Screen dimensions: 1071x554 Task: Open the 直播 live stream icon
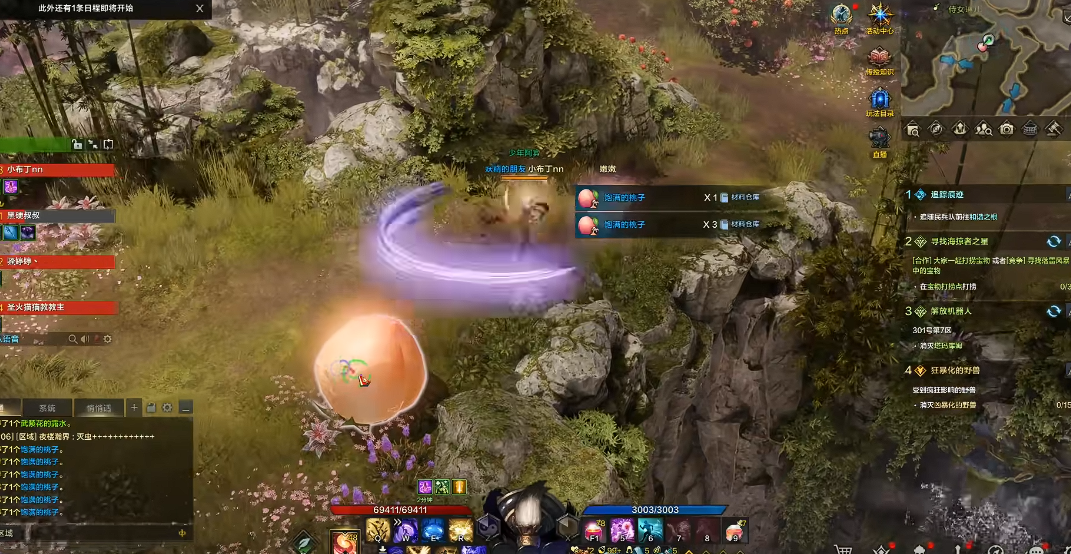pos(879,141)
